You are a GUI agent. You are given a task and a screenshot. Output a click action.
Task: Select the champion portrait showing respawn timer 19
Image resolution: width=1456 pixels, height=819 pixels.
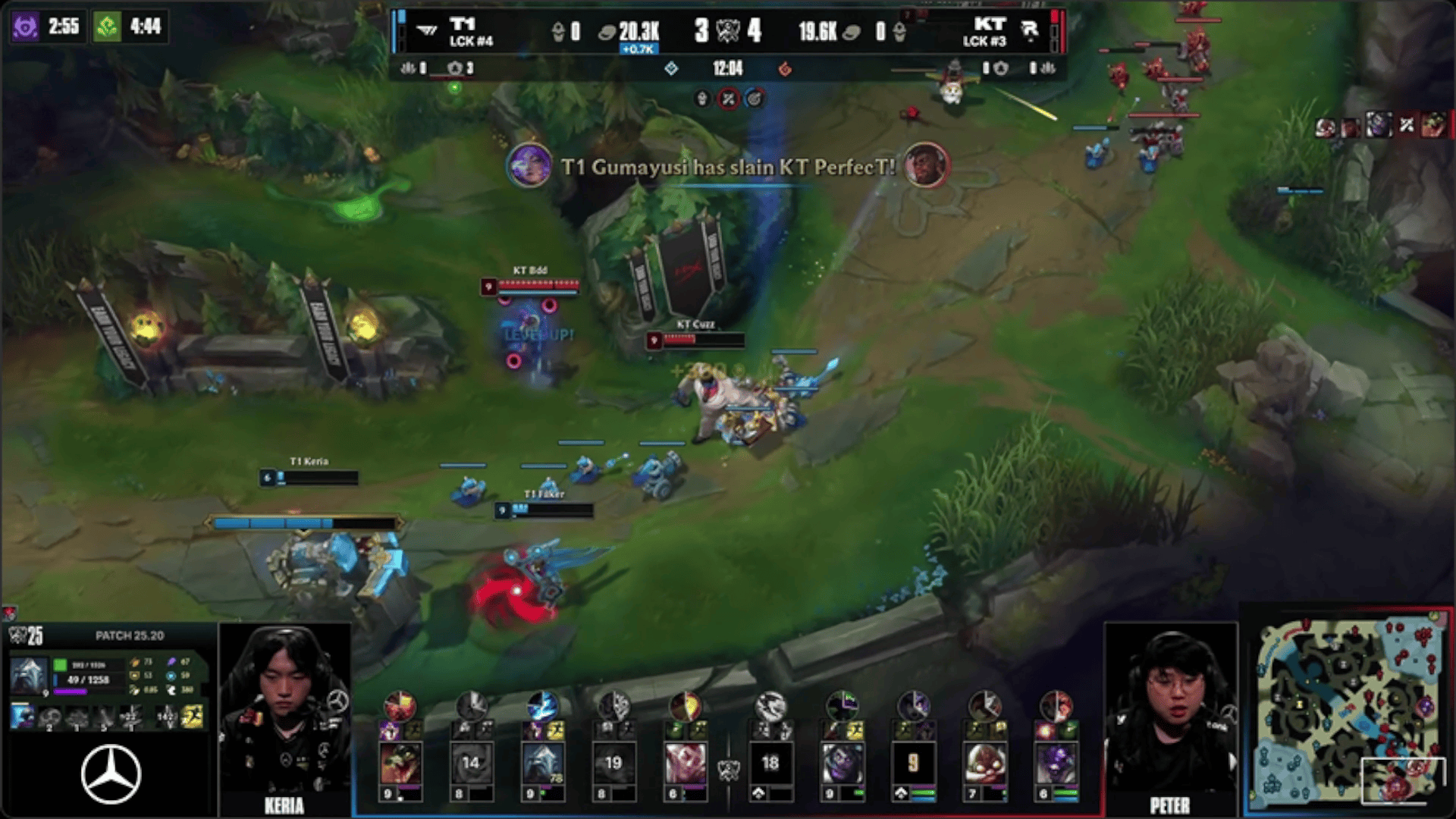(x=613, y=763)
